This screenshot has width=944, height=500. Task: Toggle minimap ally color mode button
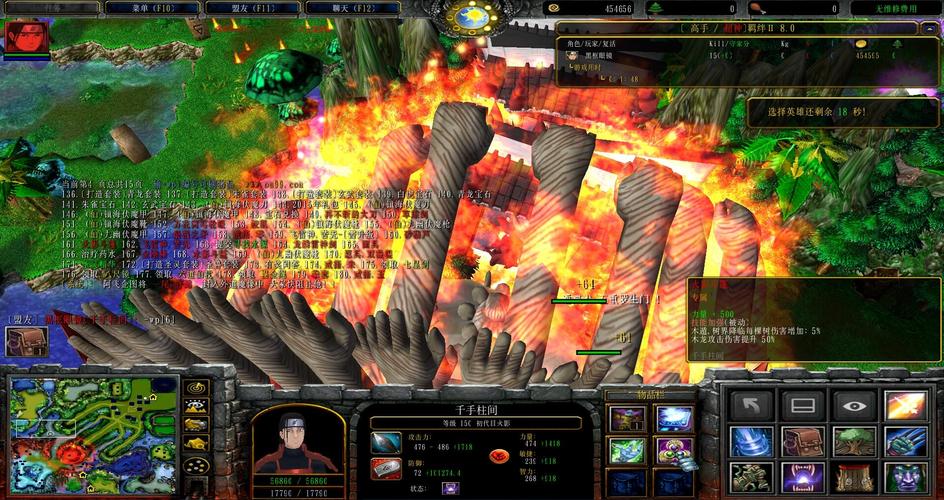(x=197, y=425)
